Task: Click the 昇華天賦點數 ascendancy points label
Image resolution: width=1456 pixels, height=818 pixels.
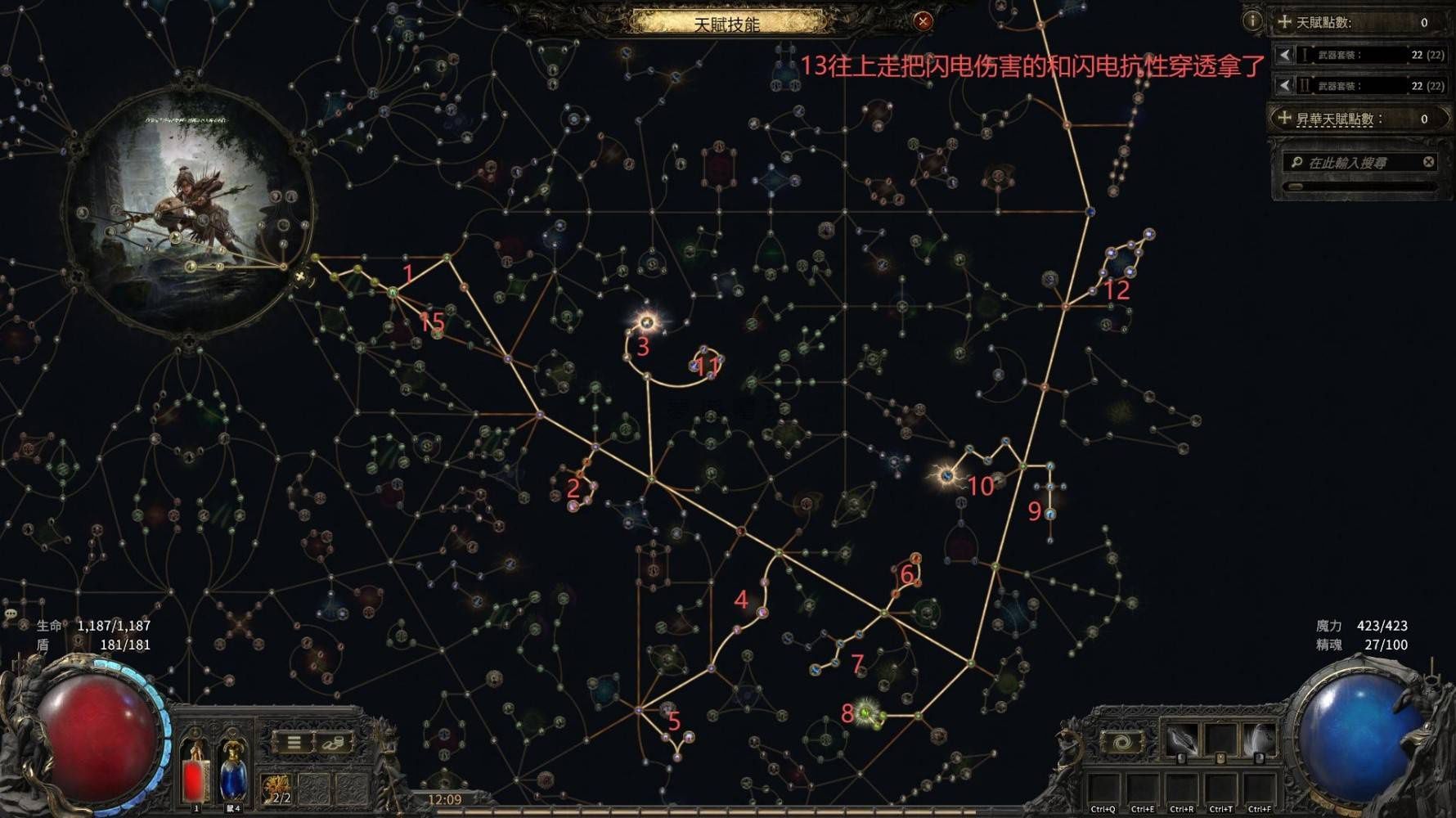Action: pos(1335,119)
